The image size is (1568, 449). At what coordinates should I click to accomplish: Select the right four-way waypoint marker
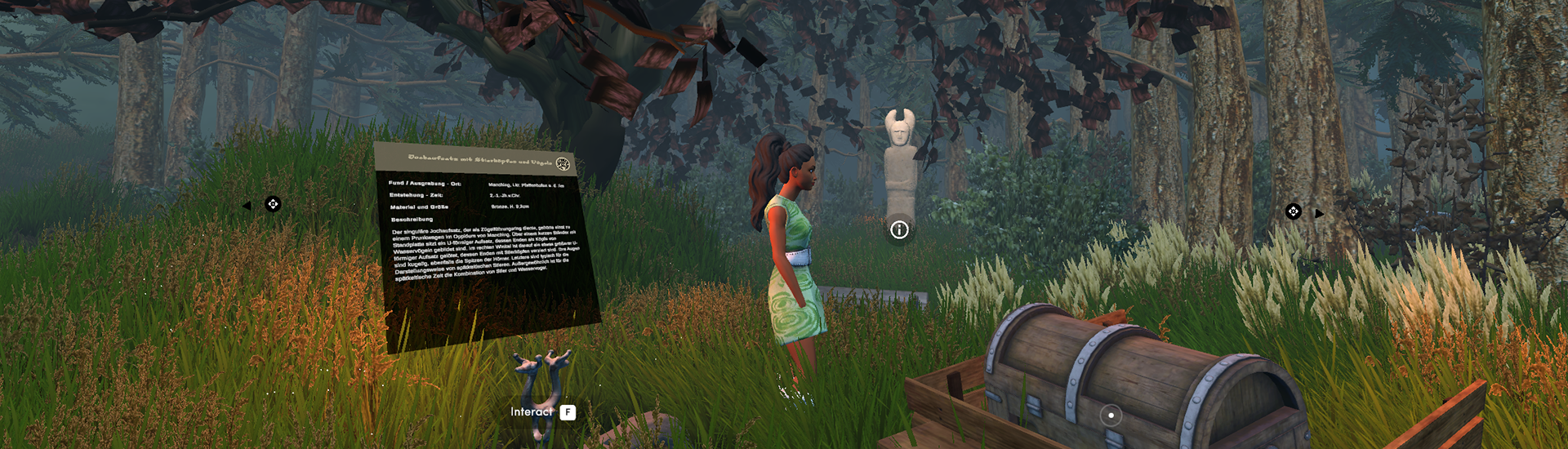(1294, 212)
